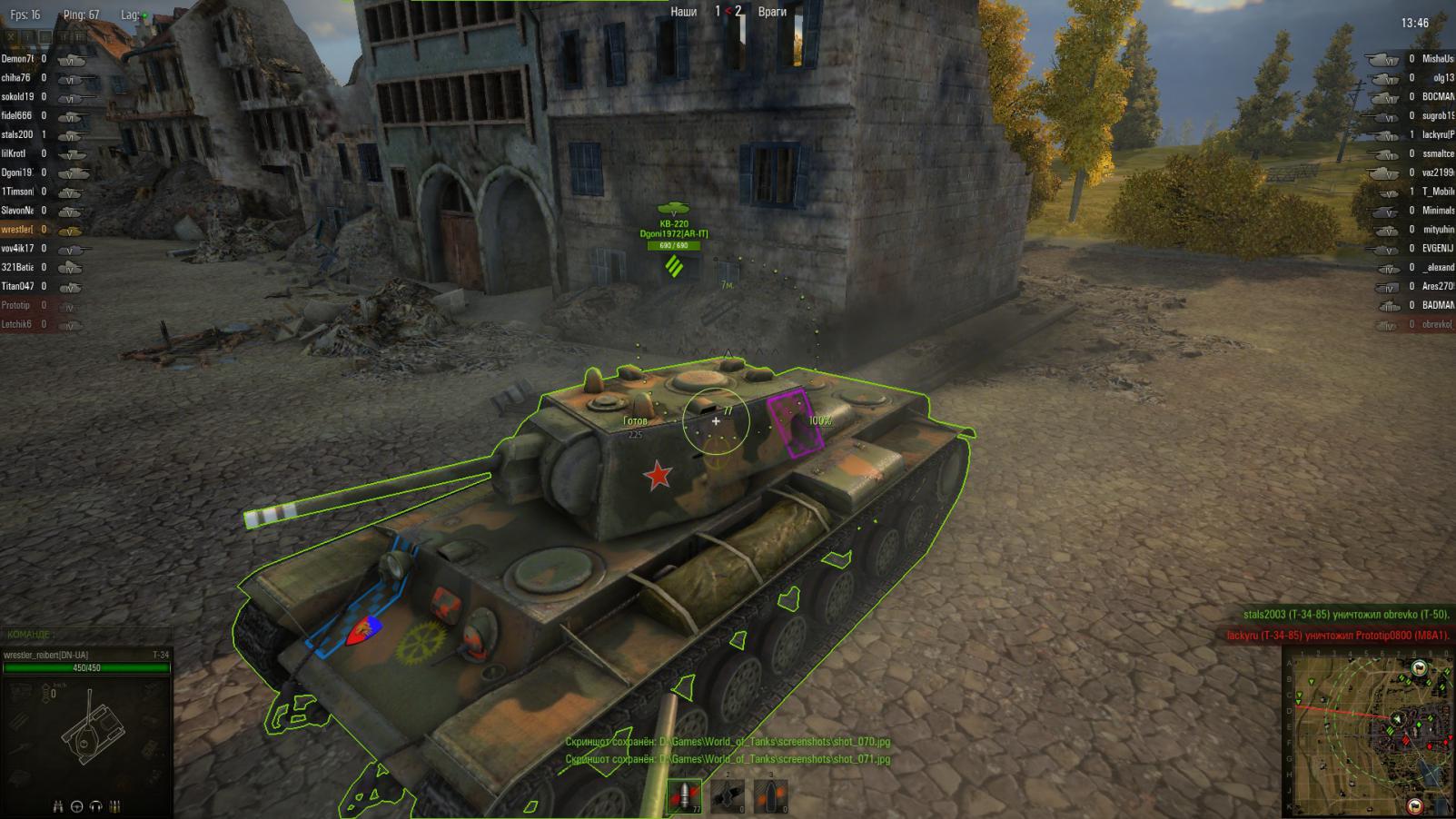1456x819 pixels.
Task: Click the headphones radio operator icon
Action: [96, 806]
